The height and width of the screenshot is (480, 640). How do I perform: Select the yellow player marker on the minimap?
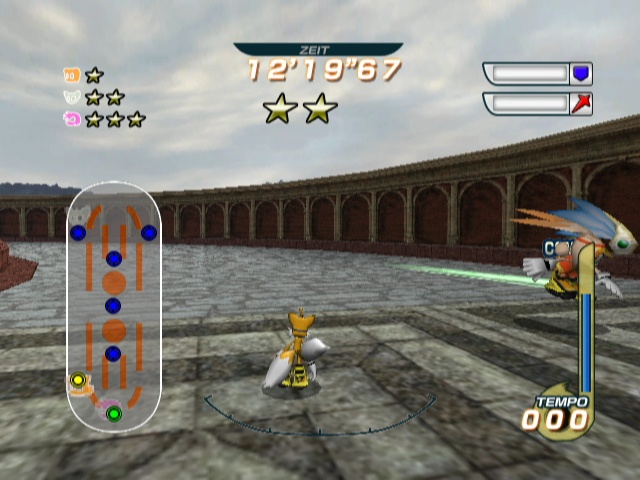point(77,381)
